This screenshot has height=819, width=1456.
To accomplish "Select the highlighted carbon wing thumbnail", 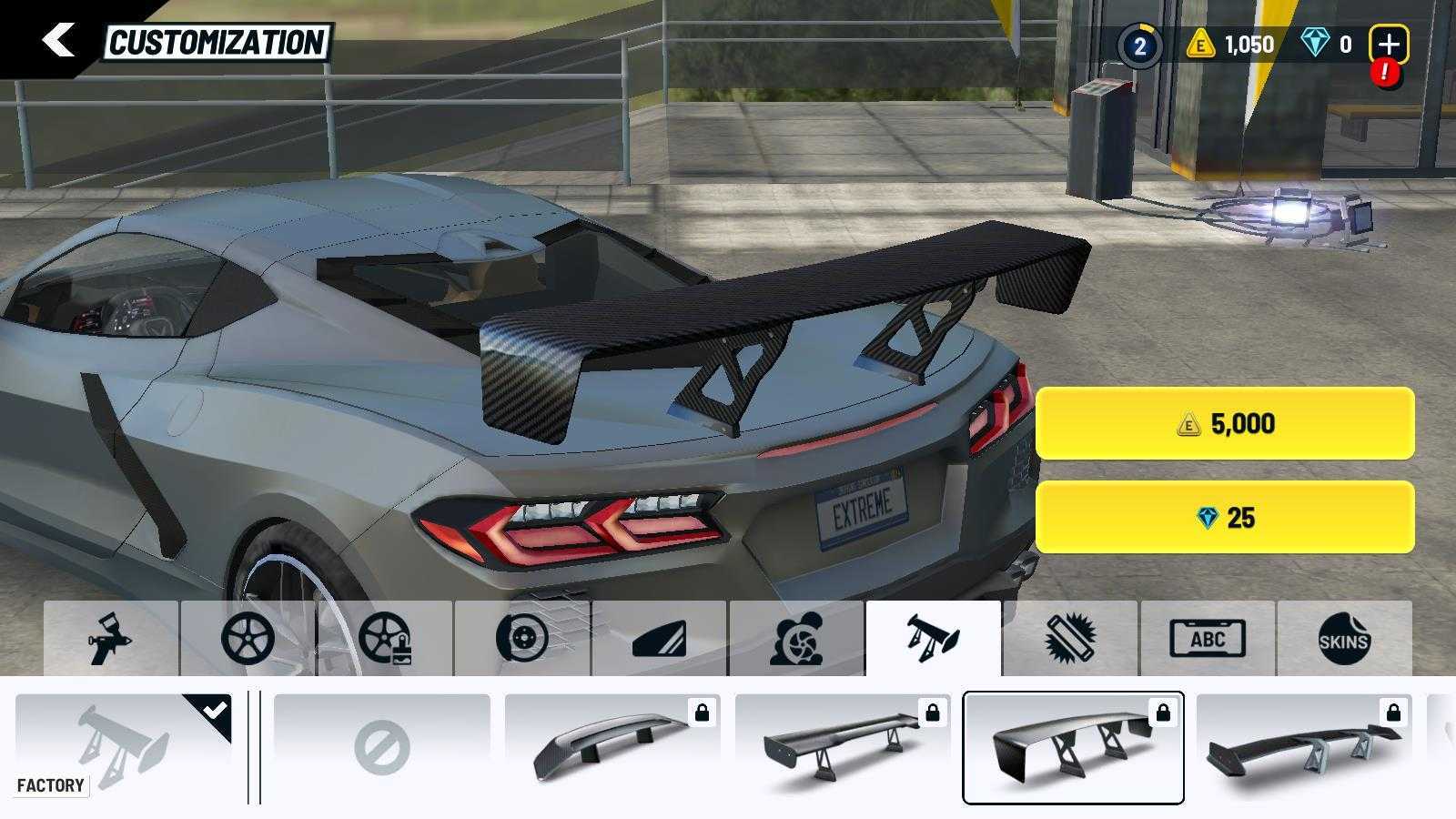I will pos(1074,748).
